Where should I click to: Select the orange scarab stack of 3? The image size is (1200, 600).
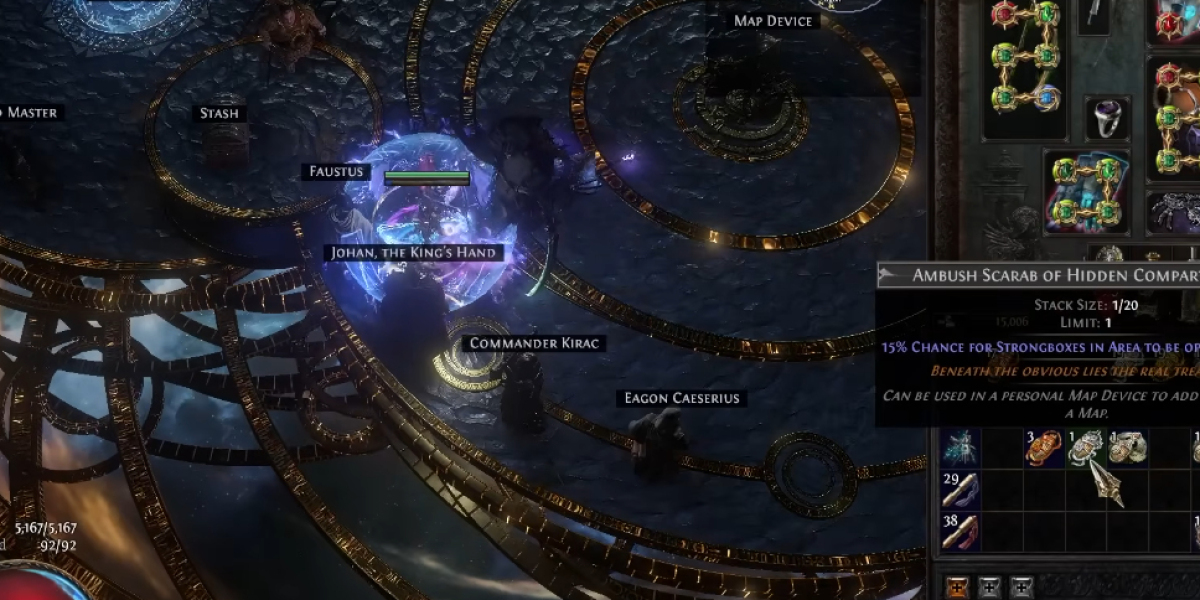point(1043,449)
